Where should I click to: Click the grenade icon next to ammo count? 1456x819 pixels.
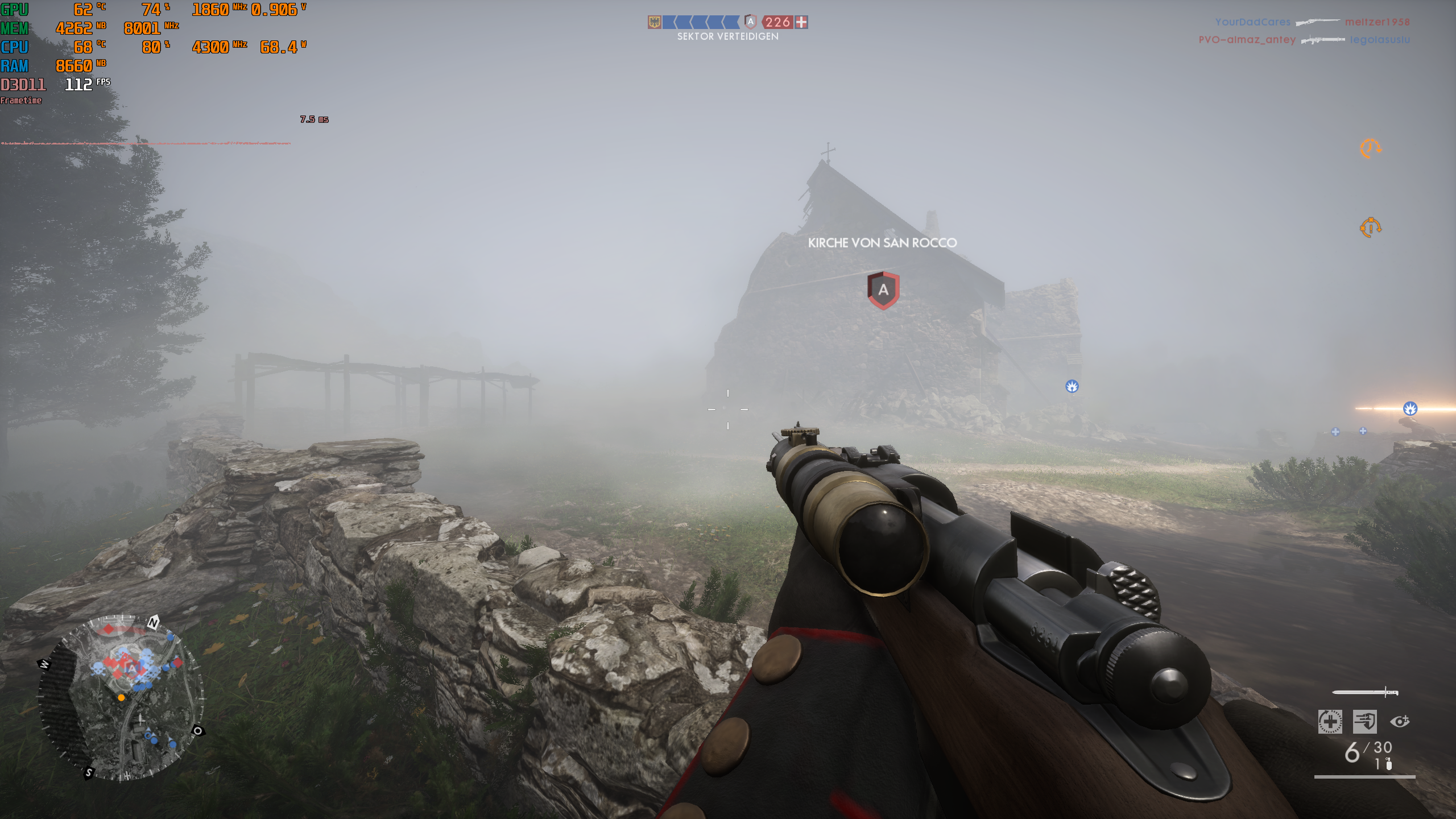[x=1389, y=766]
